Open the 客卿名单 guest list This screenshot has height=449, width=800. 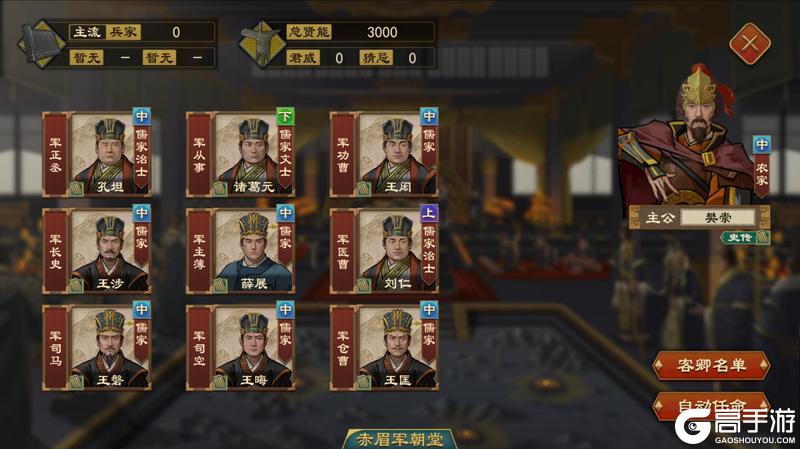pyautogui.click(x=711, y=365)
